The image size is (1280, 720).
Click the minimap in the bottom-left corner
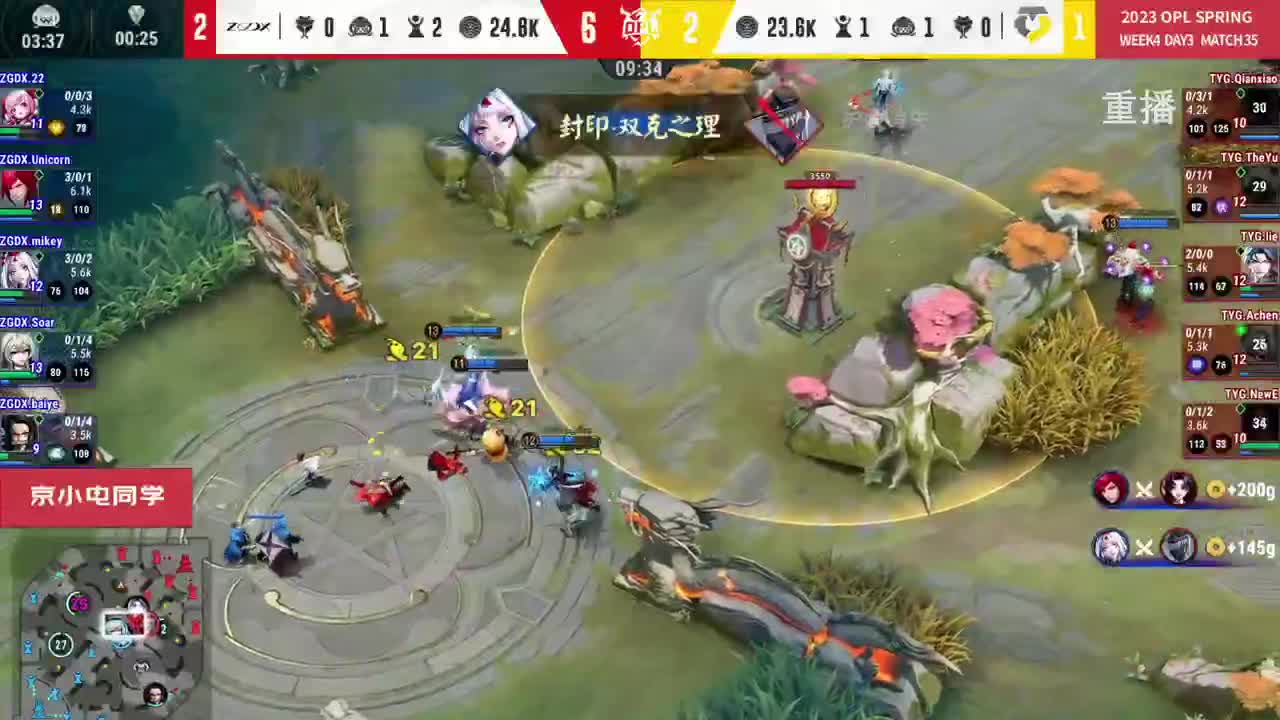point(110,630)
